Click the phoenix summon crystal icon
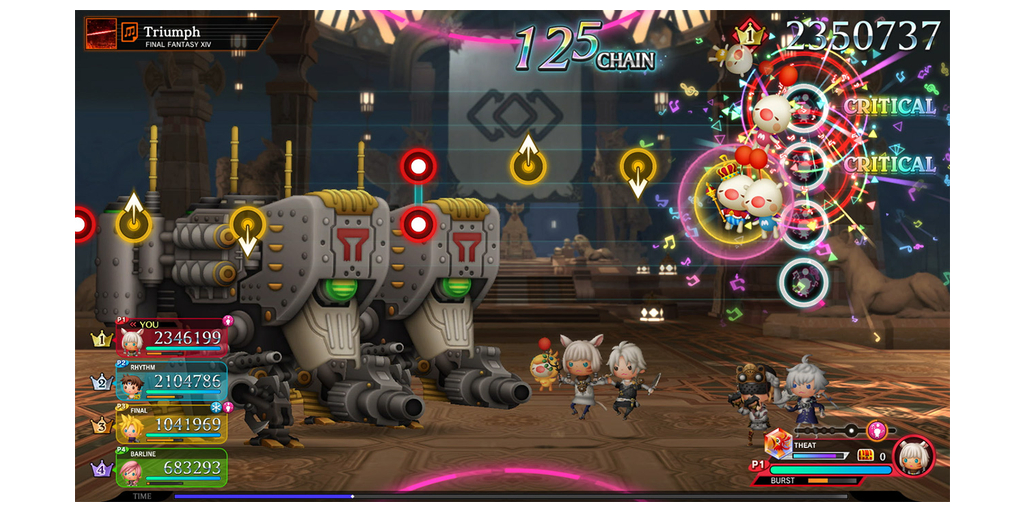This screenshot has height=512, width=1024. coord(777,444)
